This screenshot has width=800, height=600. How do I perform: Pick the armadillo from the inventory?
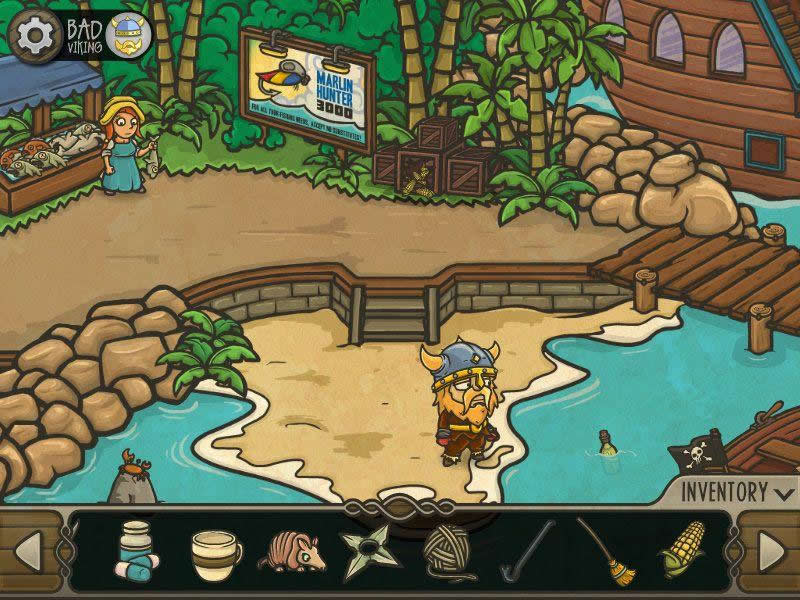[x=293, y=553]
